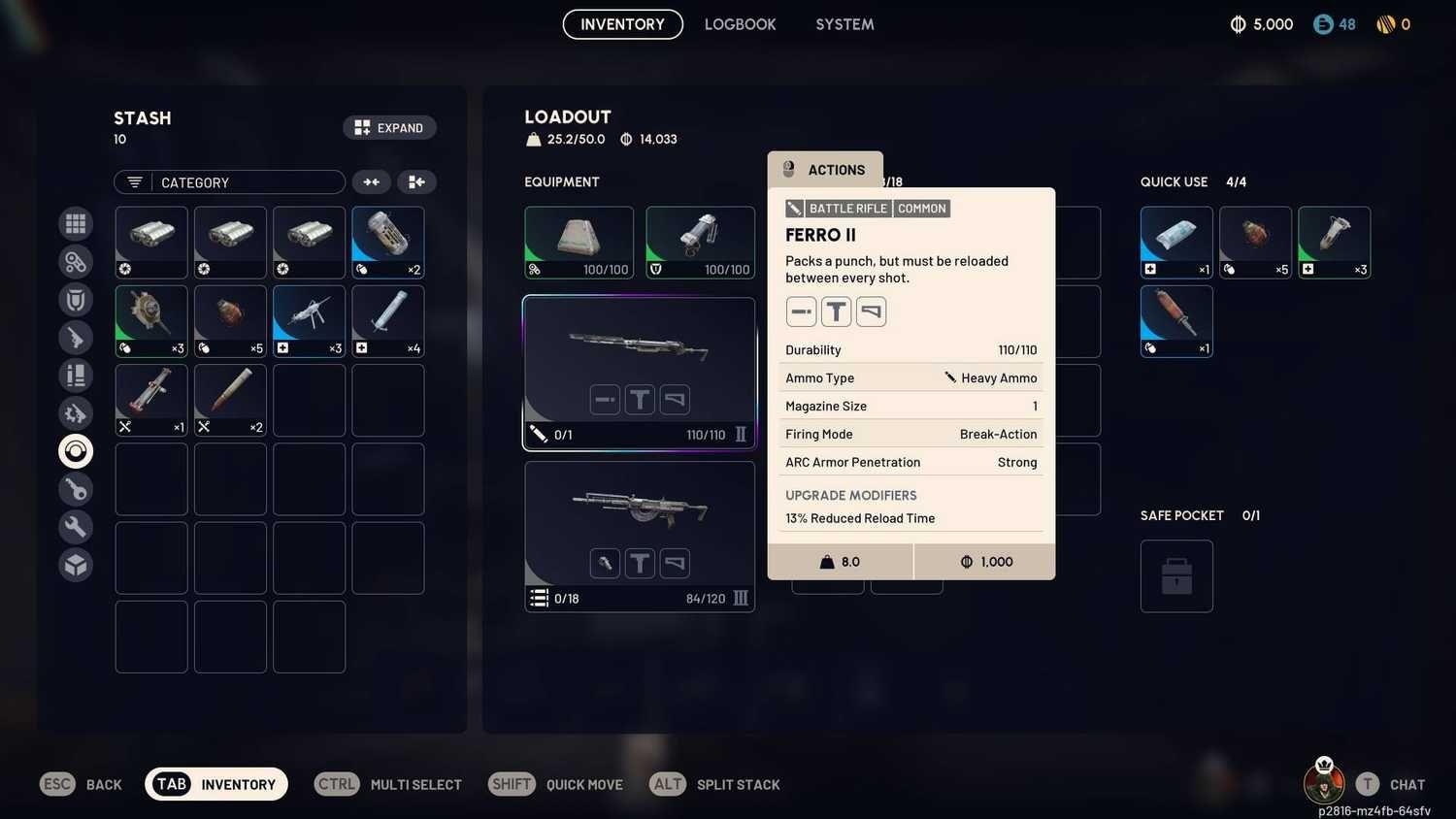Open the System menu tab
The width and height of the screenshot is (1456, 819).
coord(844,24)
